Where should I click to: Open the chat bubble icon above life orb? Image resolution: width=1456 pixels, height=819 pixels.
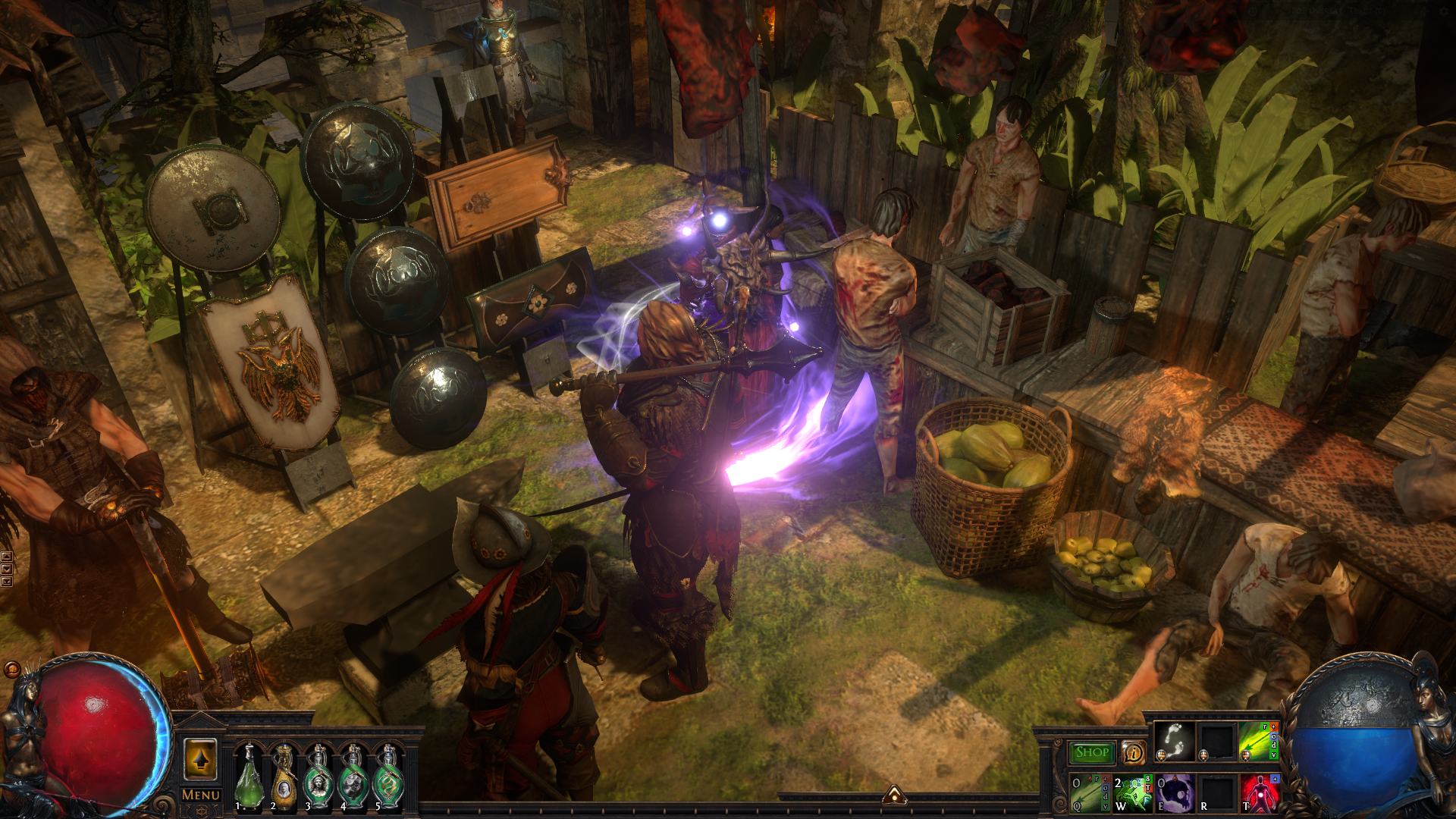(x=12, y=670)
